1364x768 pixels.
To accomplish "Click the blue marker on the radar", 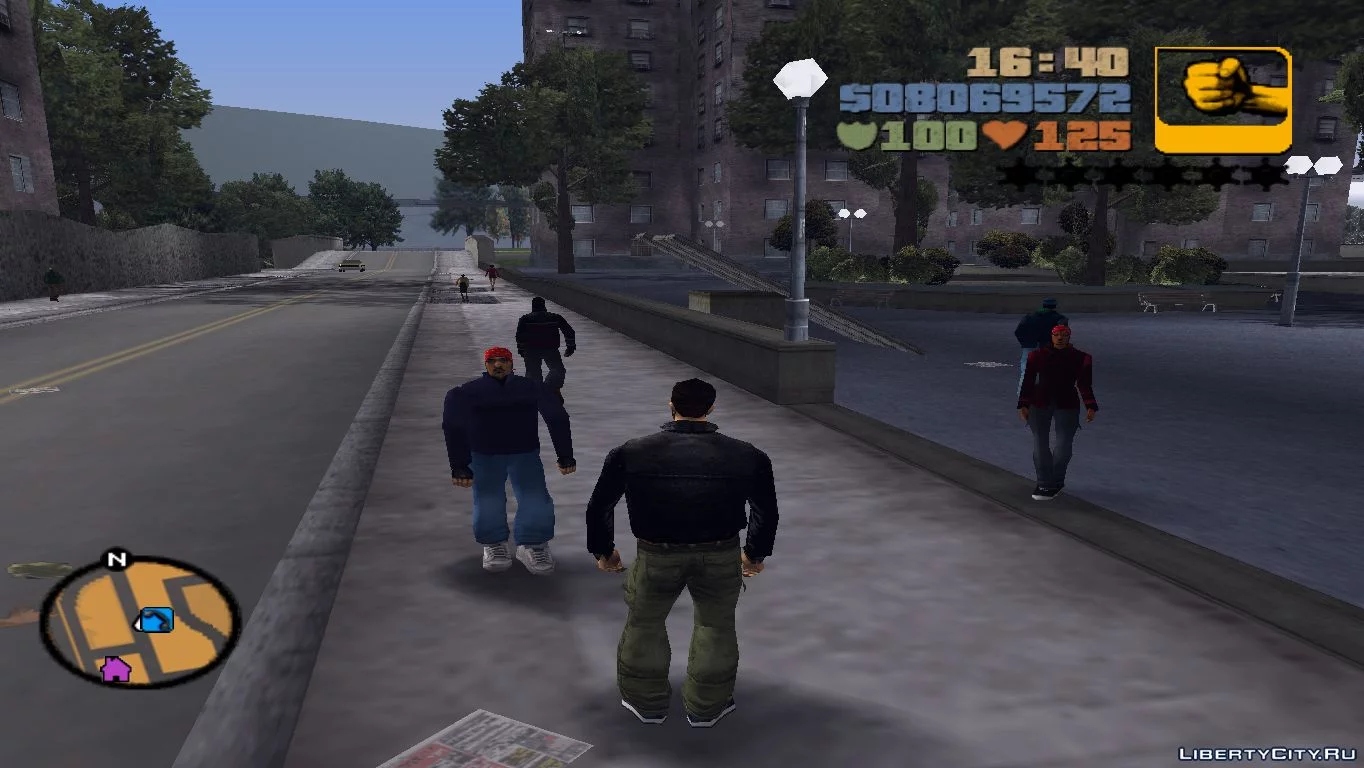I will 156,620.
